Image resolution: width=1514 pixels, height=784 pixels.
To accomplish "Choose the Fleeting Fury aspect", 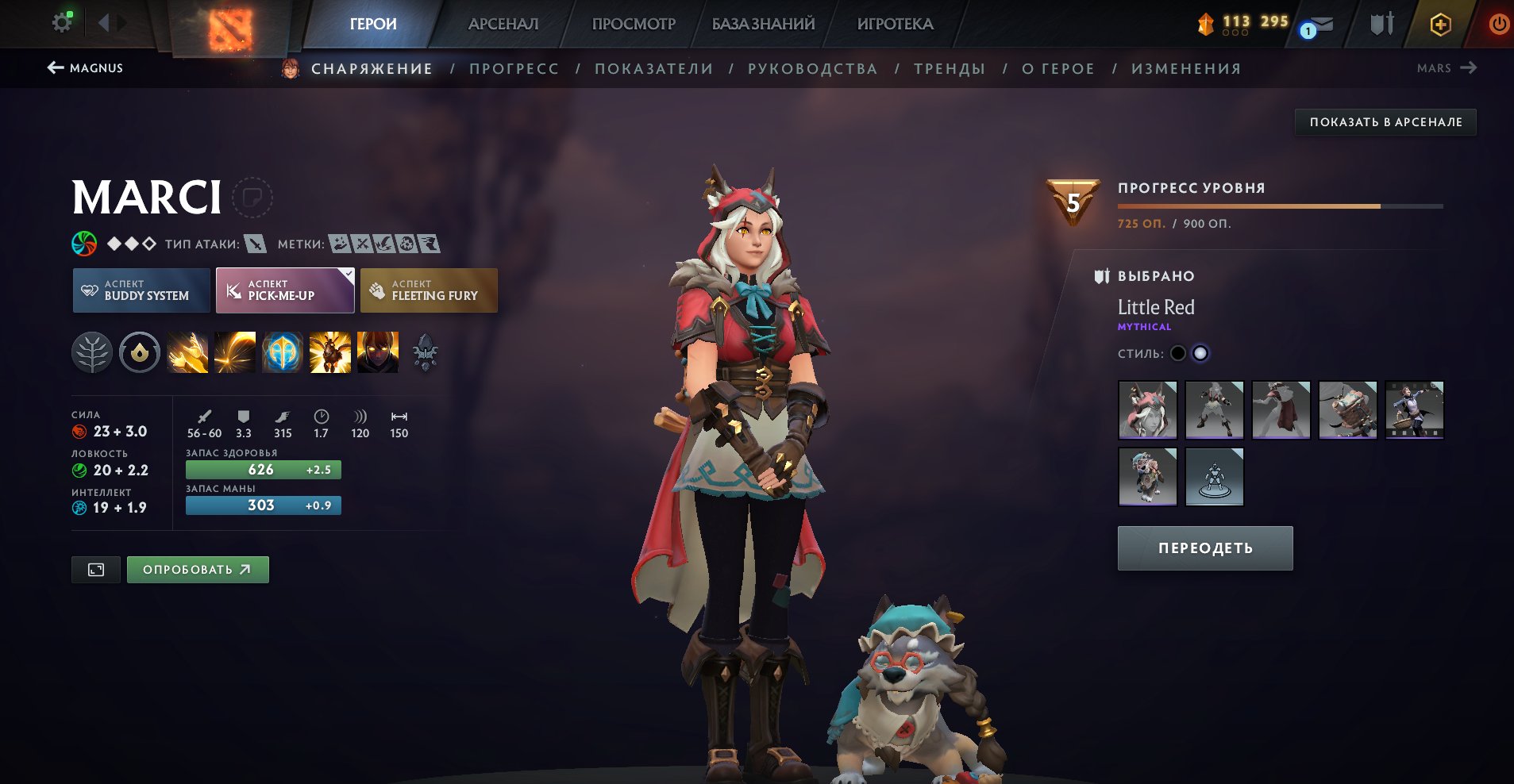I will point(429,290).
